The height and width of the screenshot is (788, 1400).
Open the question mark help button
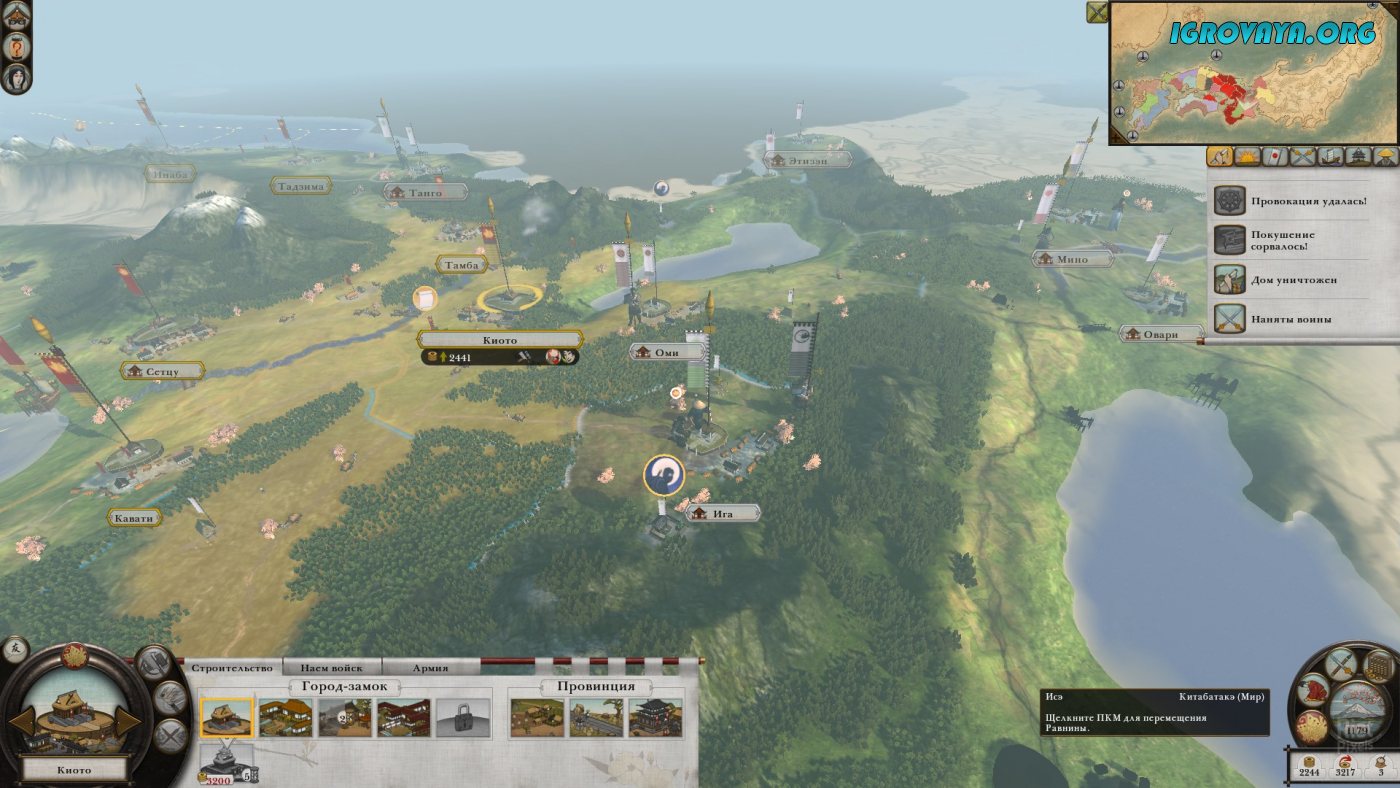(x=17, y=46)
